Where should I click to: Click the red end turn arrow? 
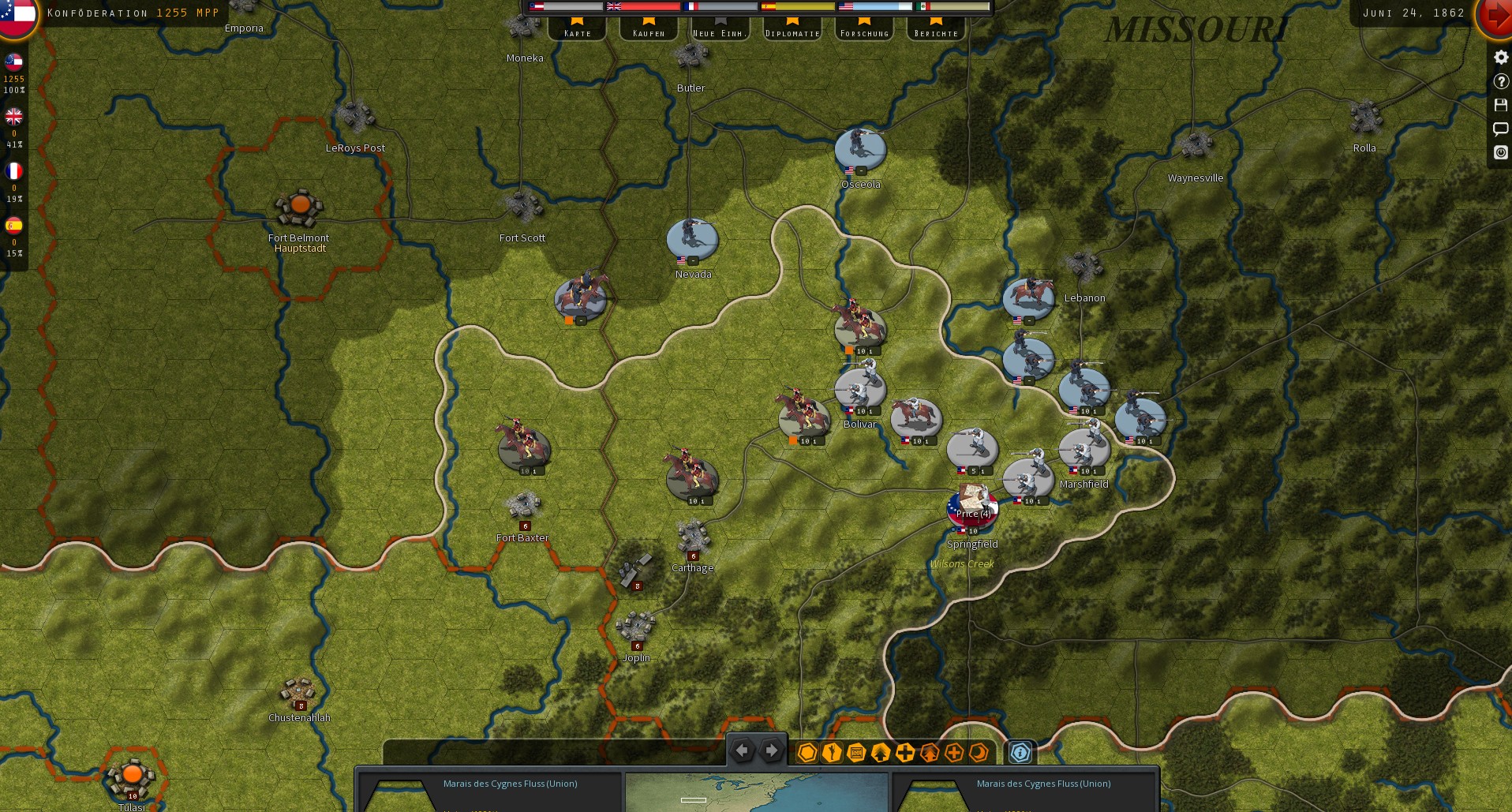[1498, 13]
